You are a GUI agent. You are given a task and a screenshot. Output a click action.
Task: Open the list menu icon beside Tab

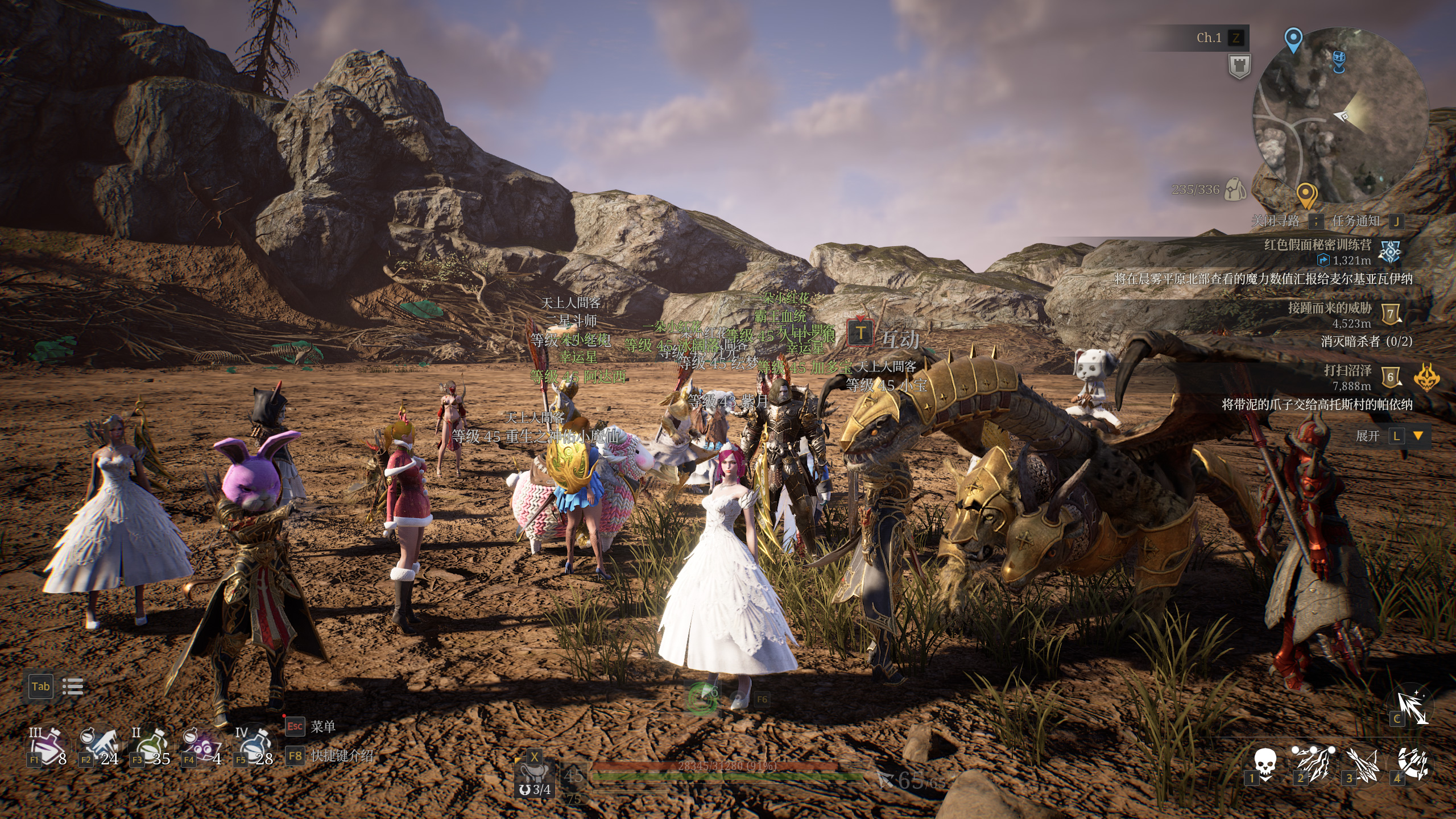pyautogui.click(x=72, y=686)
